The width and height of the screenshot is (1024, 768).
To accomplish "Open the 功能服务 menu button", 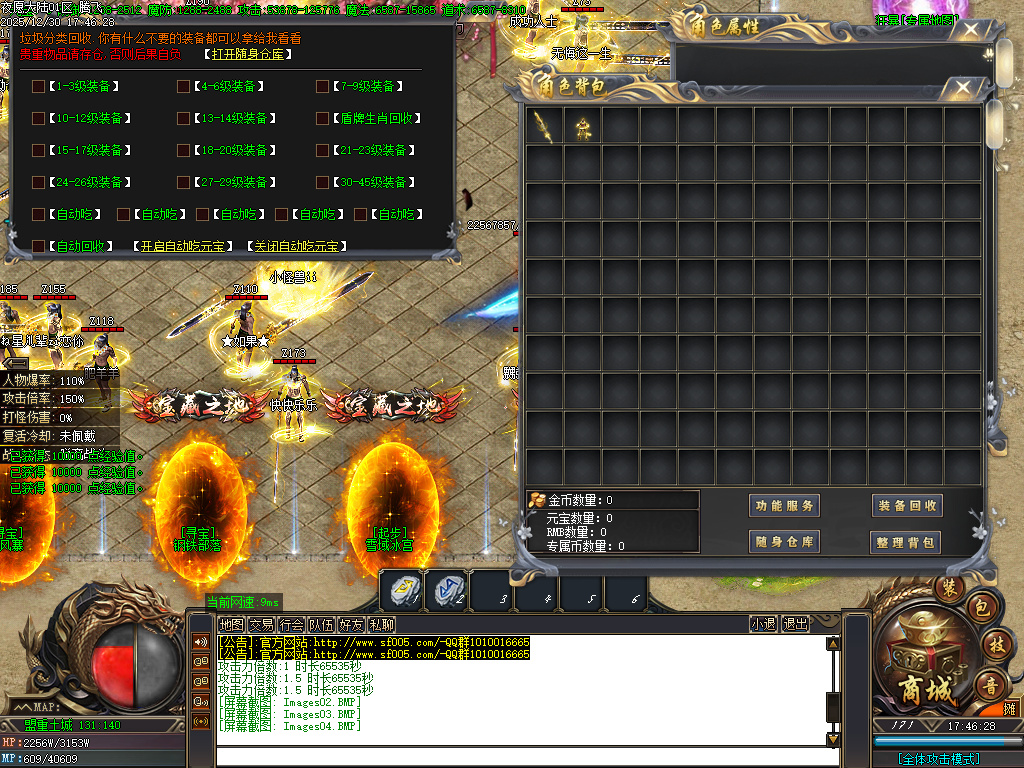I will point(784,506).
